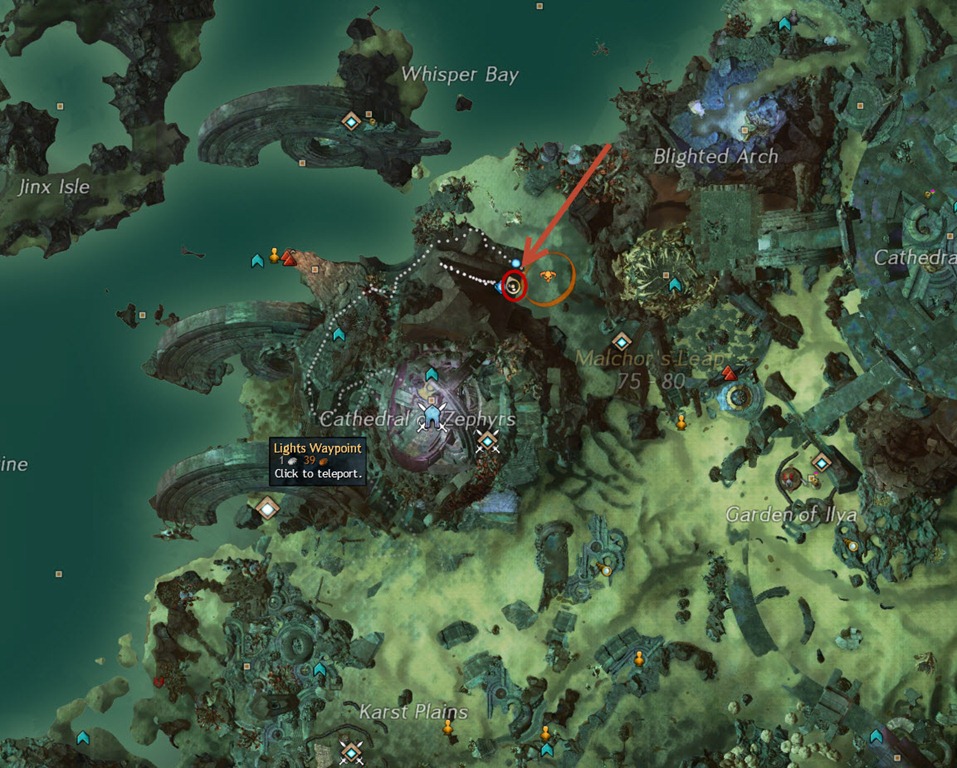Select the orange event icon inside the orange ring
This screenshot has width=957, height=768.
pyautogui.click(x=547, y=277)
